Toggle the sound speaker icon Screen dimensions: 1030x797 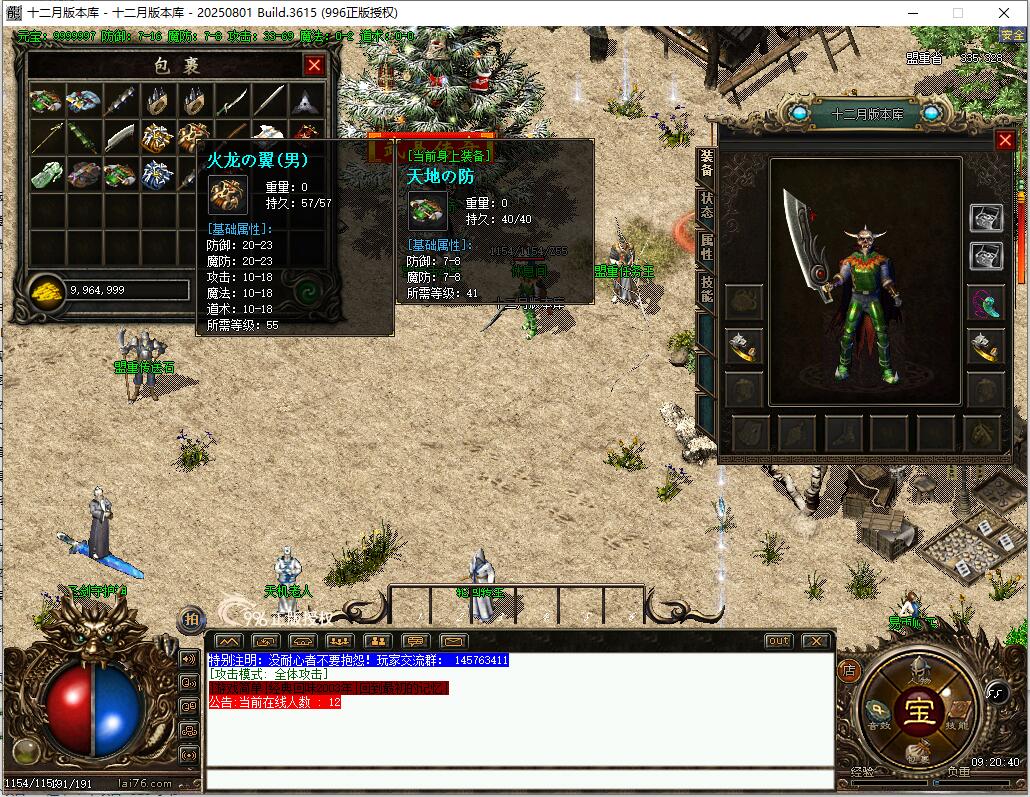tap(188, 659)
